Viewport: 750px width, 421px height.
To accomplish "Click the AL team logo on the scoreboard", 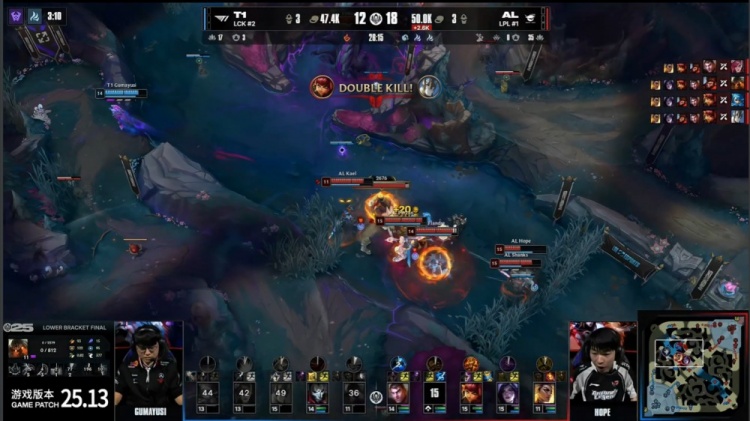I will (x=530, y=17).
